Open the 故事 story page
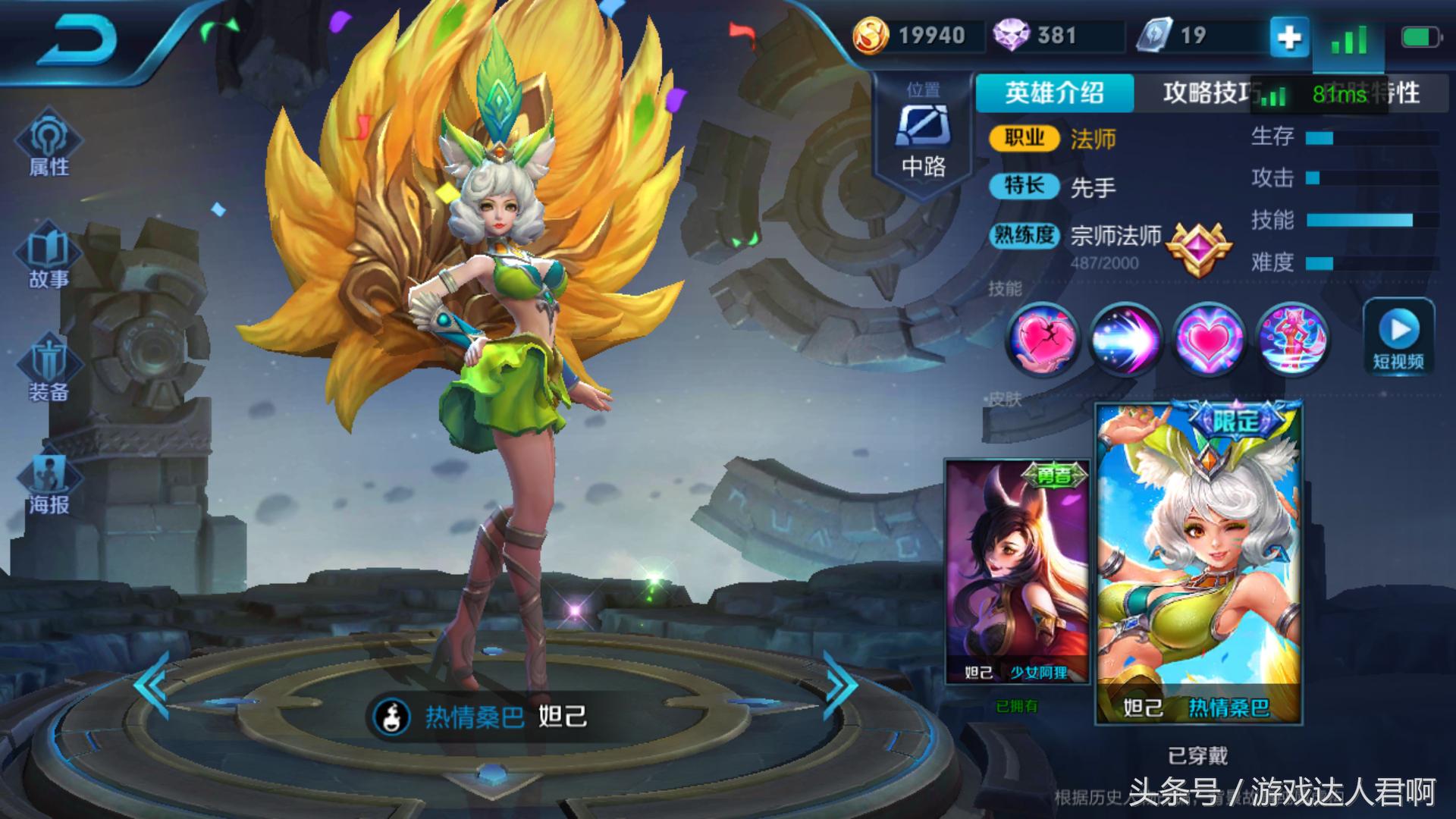 [x=49, y=258]
